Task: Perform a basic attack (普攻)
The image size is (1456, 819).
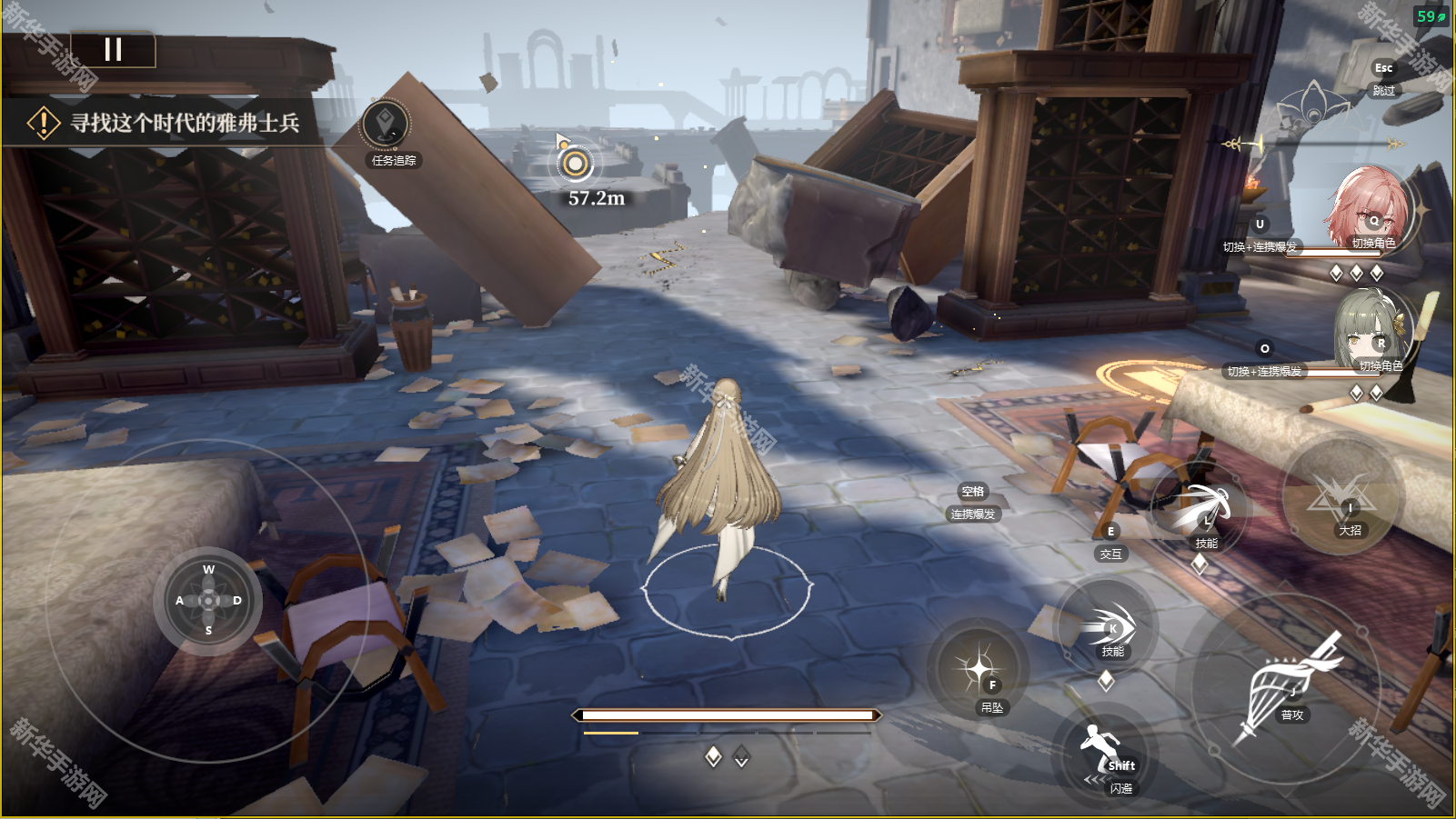Action: 1286,686
